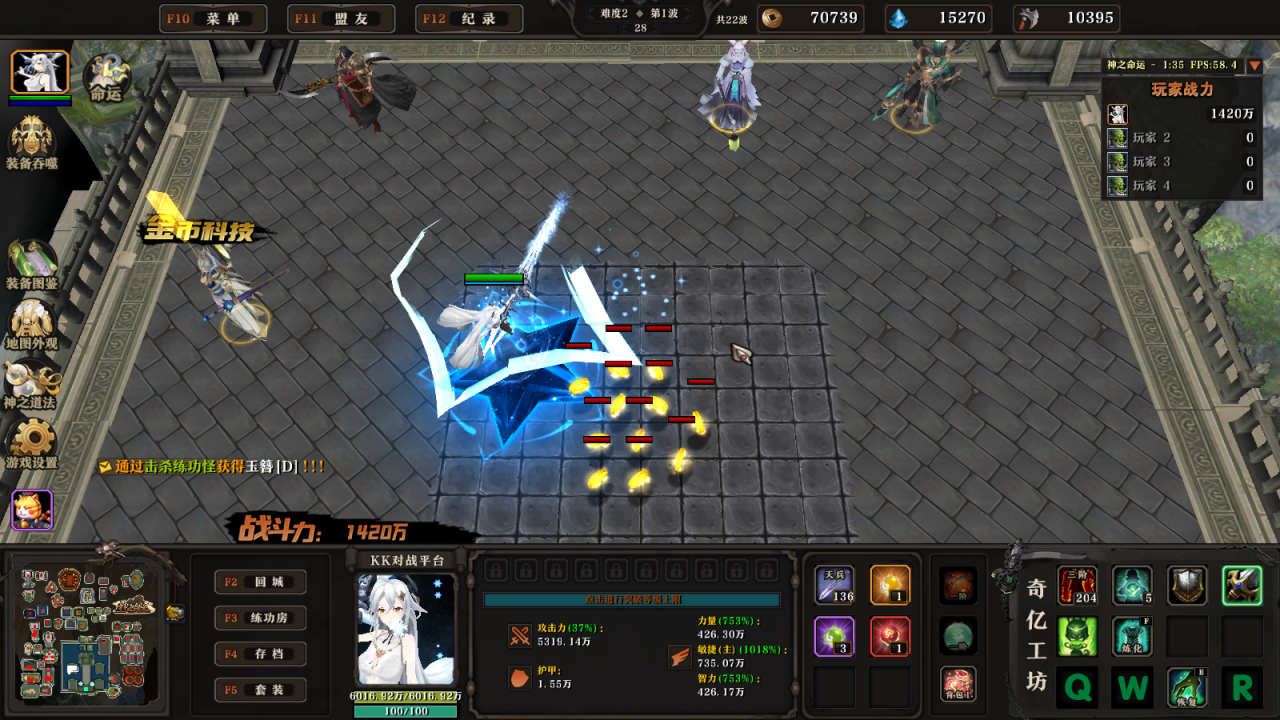This screenshot has height=720, width=1280.
Task: Click the 地图外观 map appearance icon
Action: point(33,320)
